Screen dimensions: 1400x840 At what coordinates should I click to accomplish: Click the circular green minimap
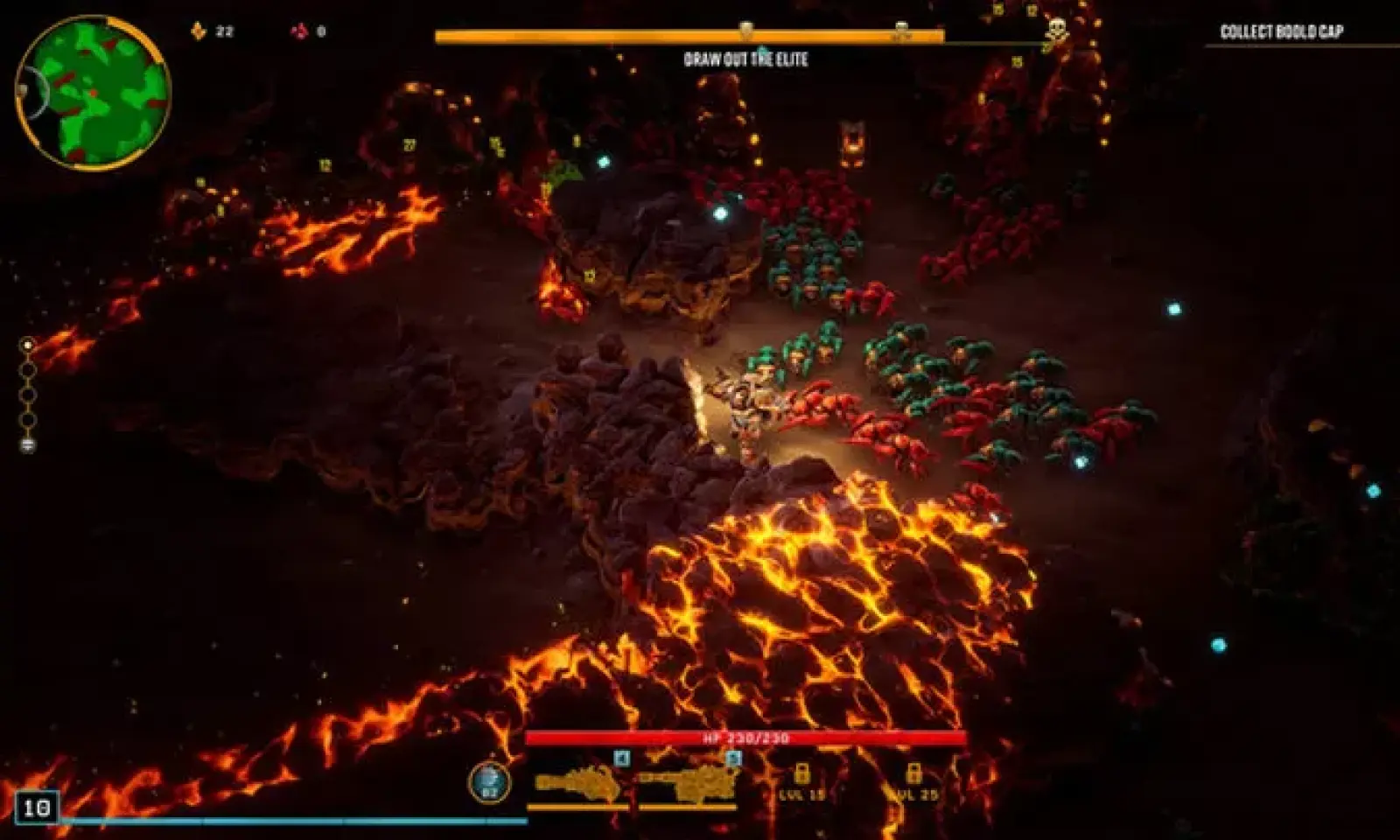point(94,93)
